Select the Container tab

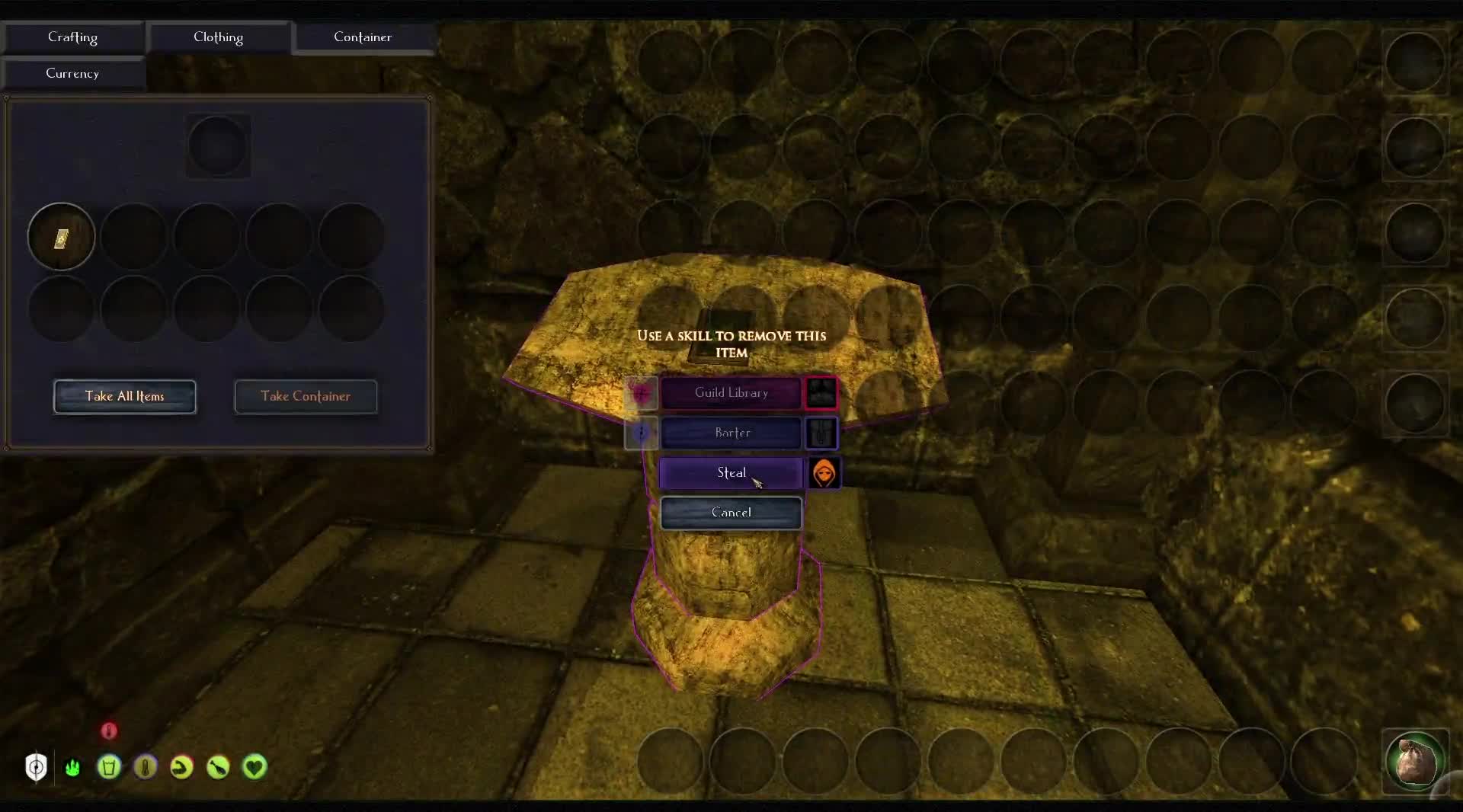click(x=363, y=37)
